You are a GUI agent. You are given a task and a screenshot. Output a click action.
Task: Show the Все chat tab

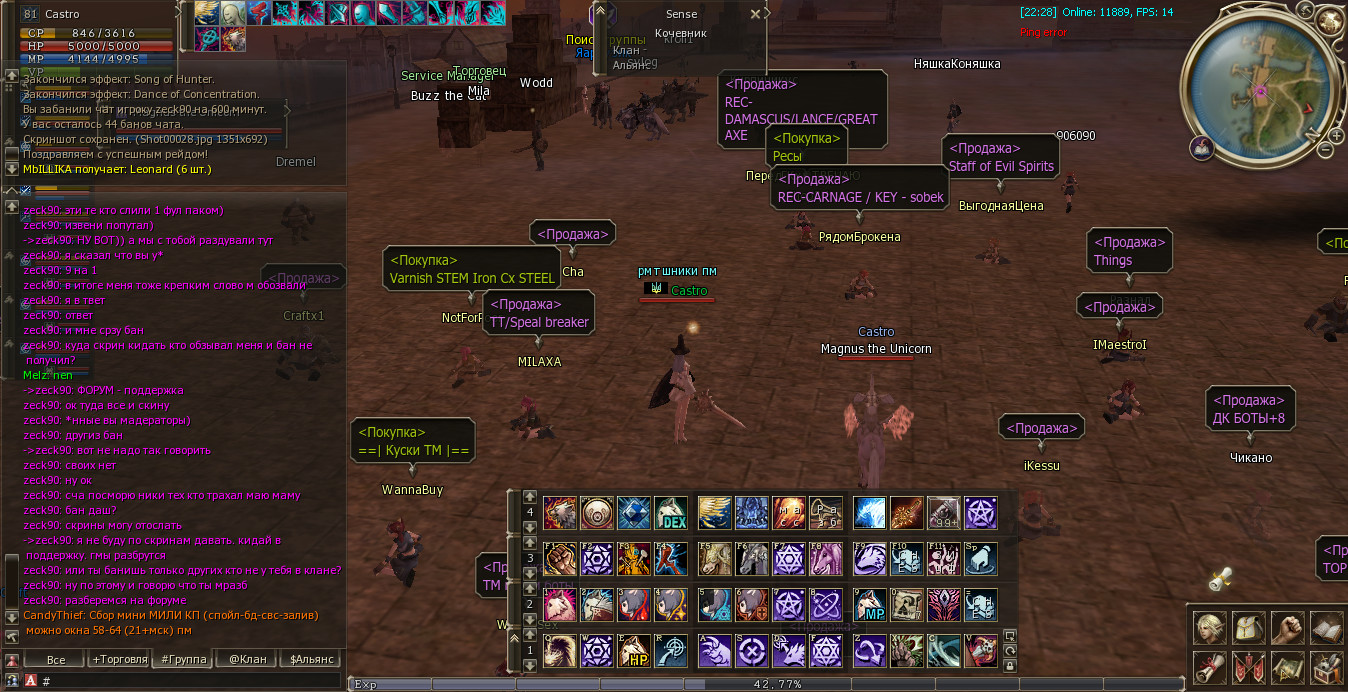click(56, 659)
